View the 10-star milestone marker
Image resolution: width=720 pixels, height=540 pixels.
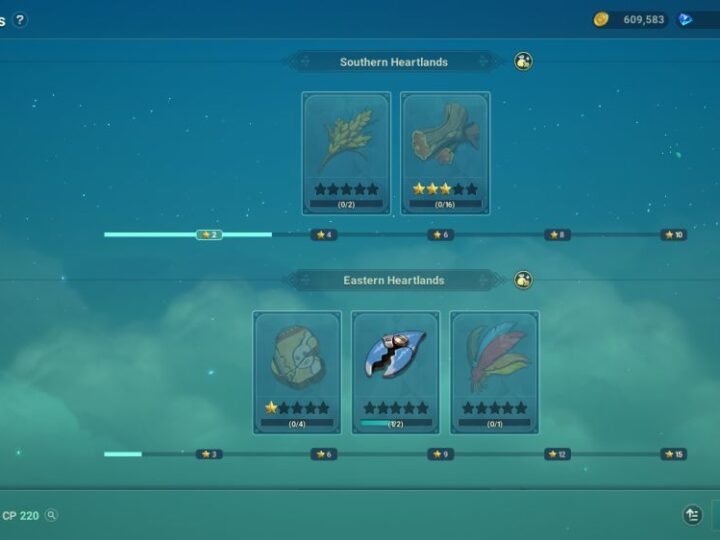point(673,235)
